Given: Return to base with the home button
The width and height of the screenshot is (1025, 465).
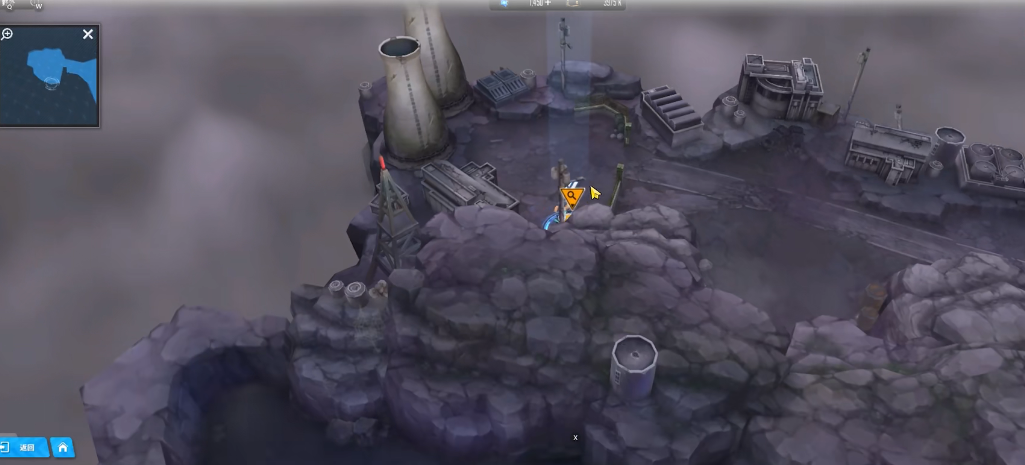Looking at the screenshot, I should [62, 447].
